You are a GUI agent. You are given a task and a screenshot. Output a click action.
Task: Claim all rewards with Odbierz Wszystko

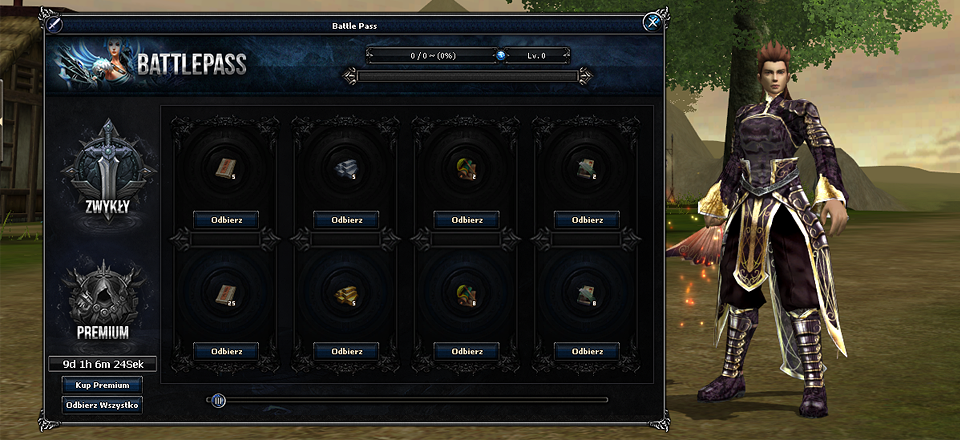102,405
